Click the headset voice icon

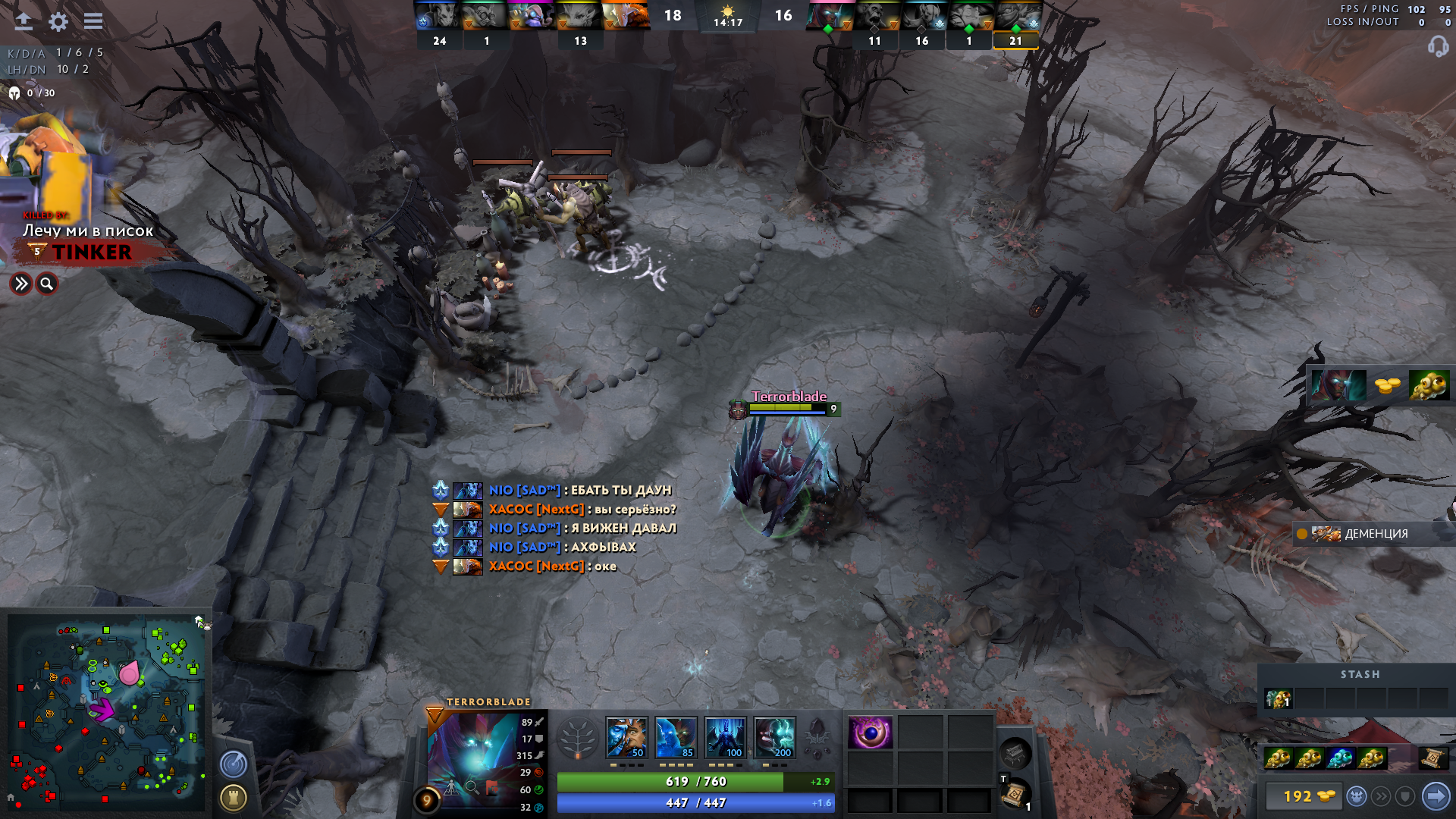(1438, 47)
